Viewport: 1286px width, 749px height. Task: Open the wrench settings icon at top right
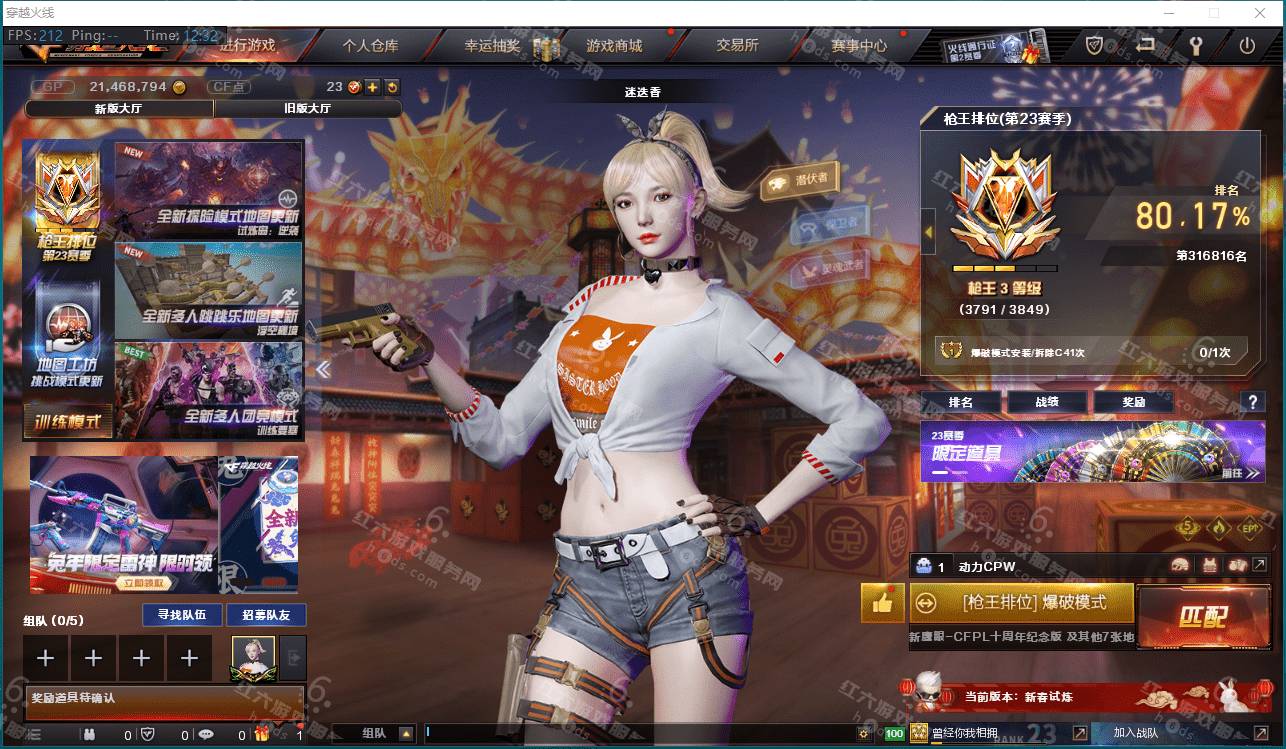click(x=1194, y=45)
